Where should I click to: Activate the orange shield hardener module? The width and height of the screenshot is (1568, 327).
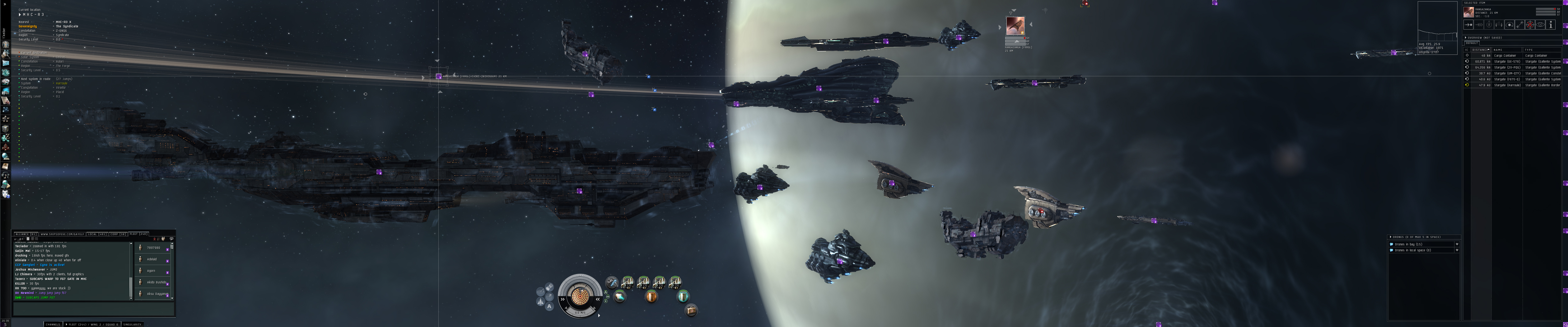pos(651,296)
